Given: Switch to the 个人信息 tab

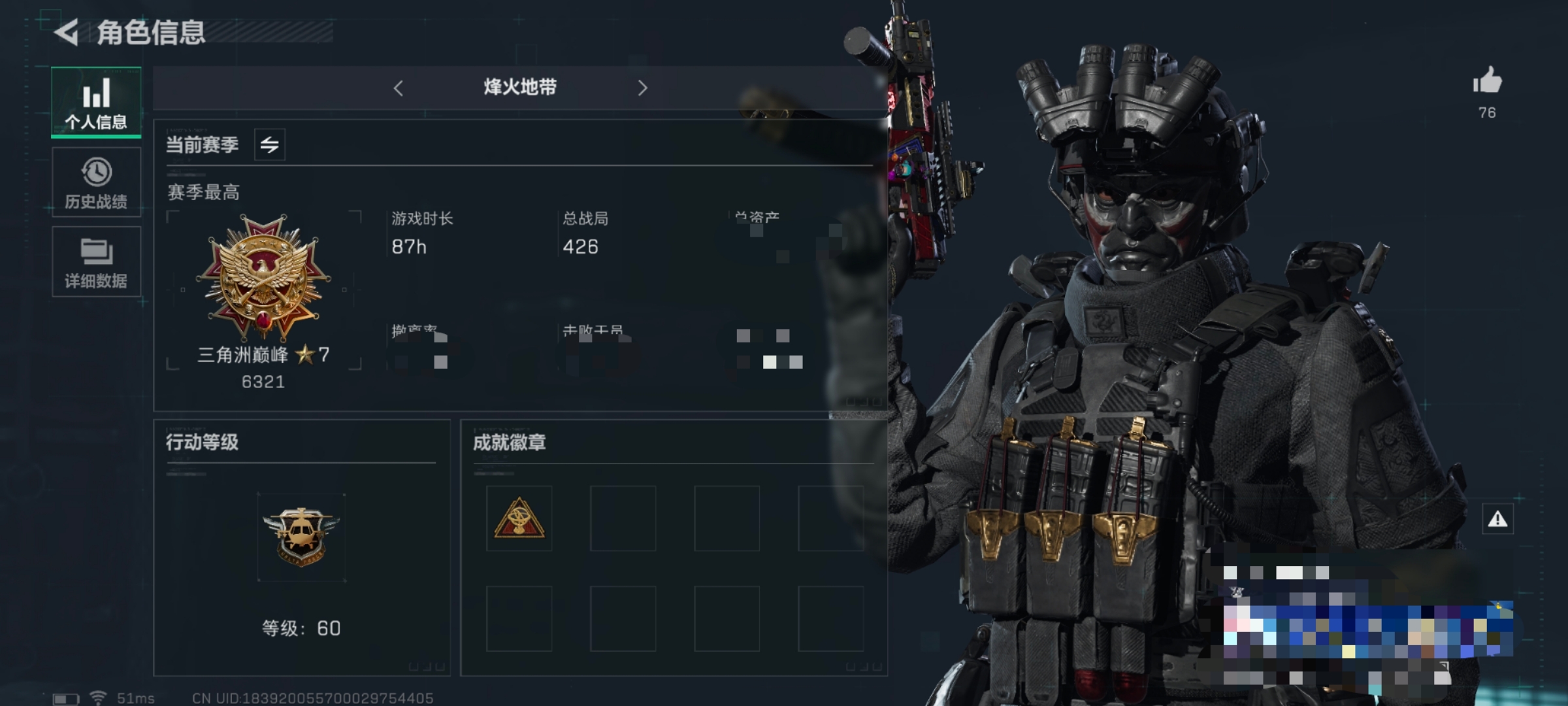Looking at the screenshot, I should point(96,102).
